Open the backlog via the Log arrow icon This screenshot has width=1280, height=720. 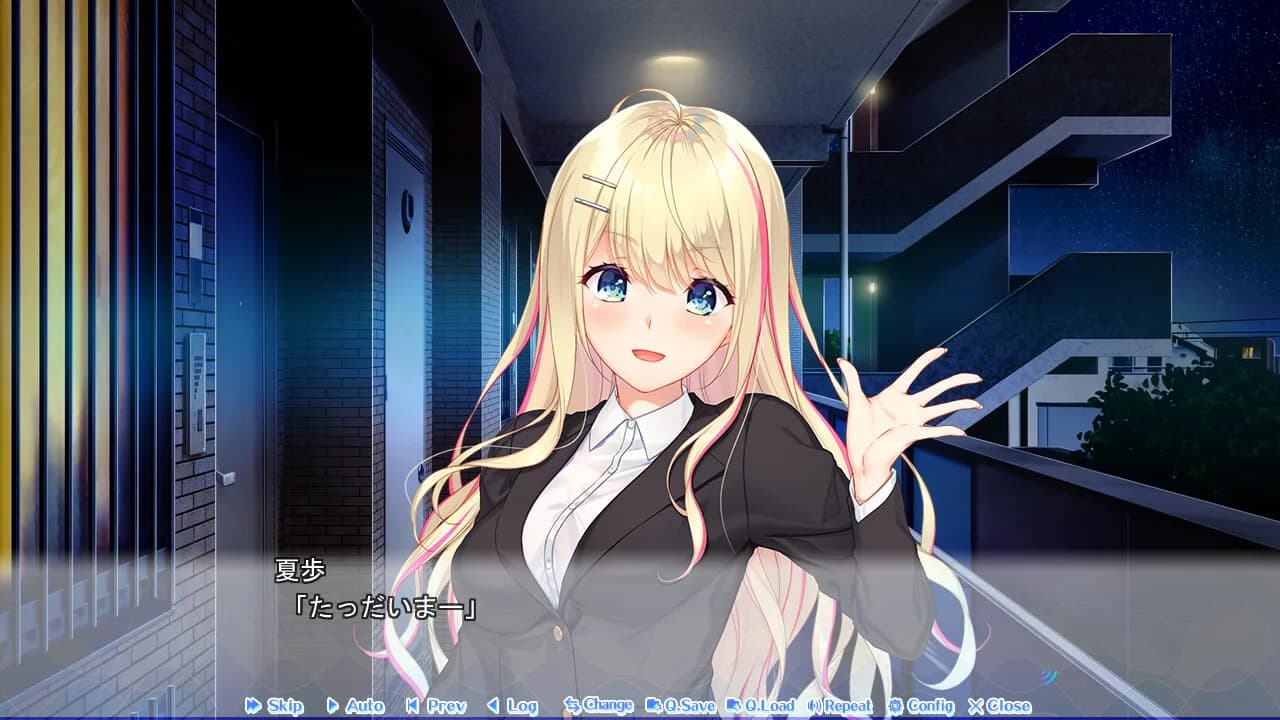(x=492, y=706)
